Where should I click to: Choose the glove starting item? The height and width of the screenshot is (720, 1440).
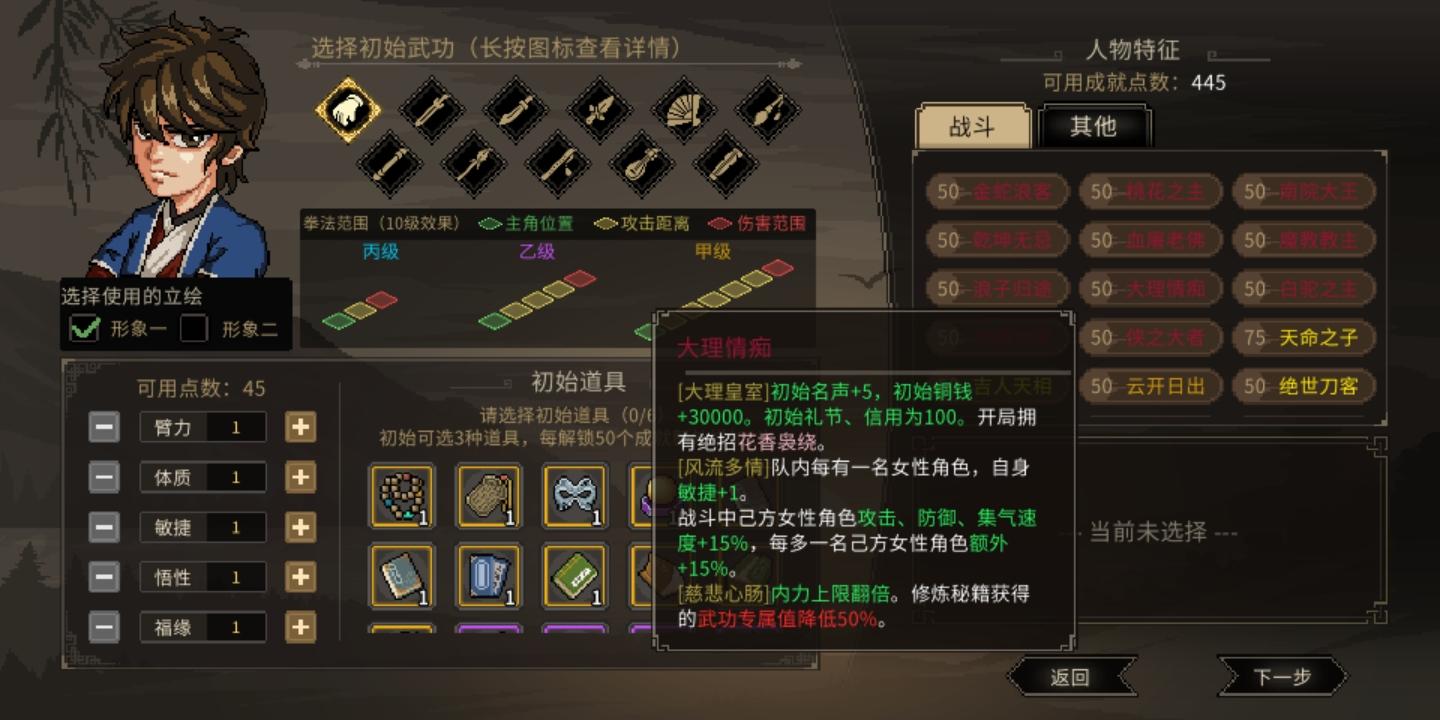pyautogui.click(x=488, y=497)
